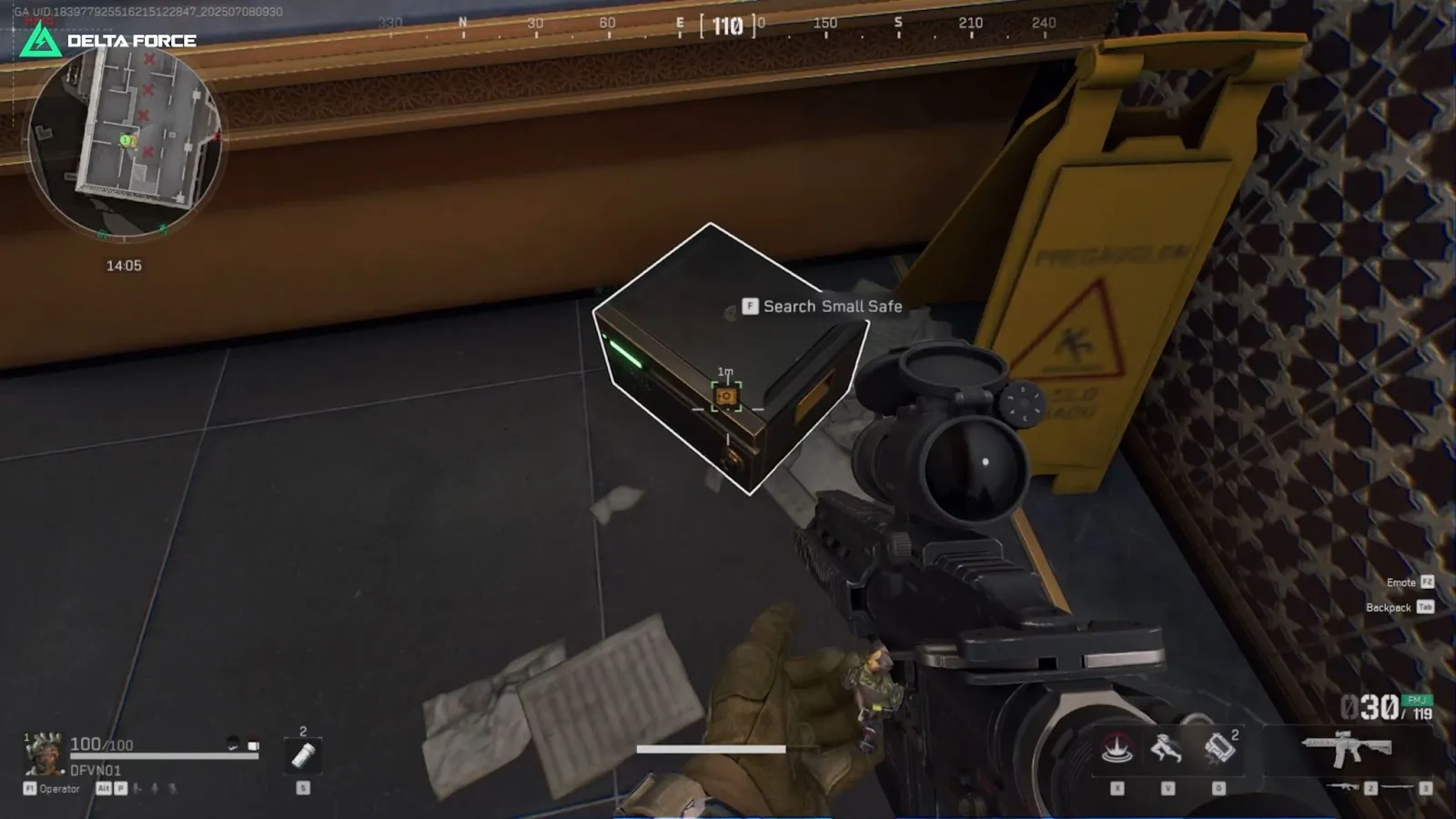Activate the dive maneuver skill icon

(1166, 748)
